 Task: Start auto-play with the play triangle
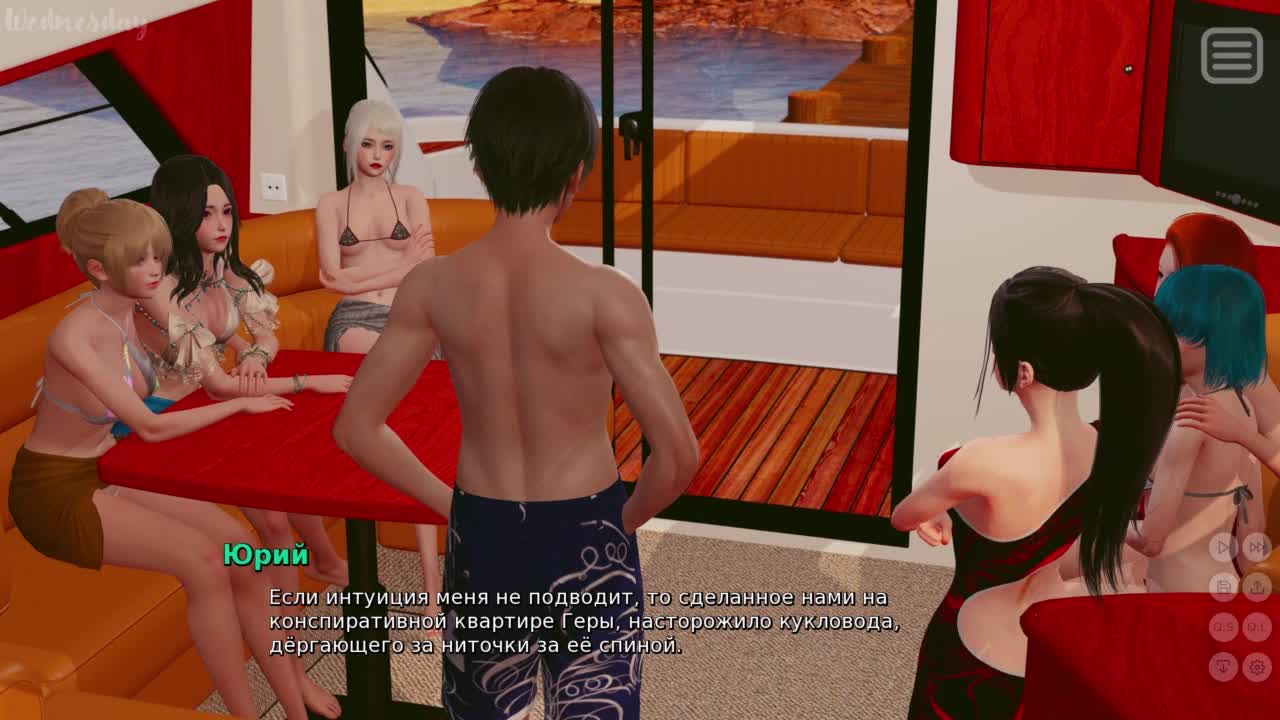click(1223, 547)
